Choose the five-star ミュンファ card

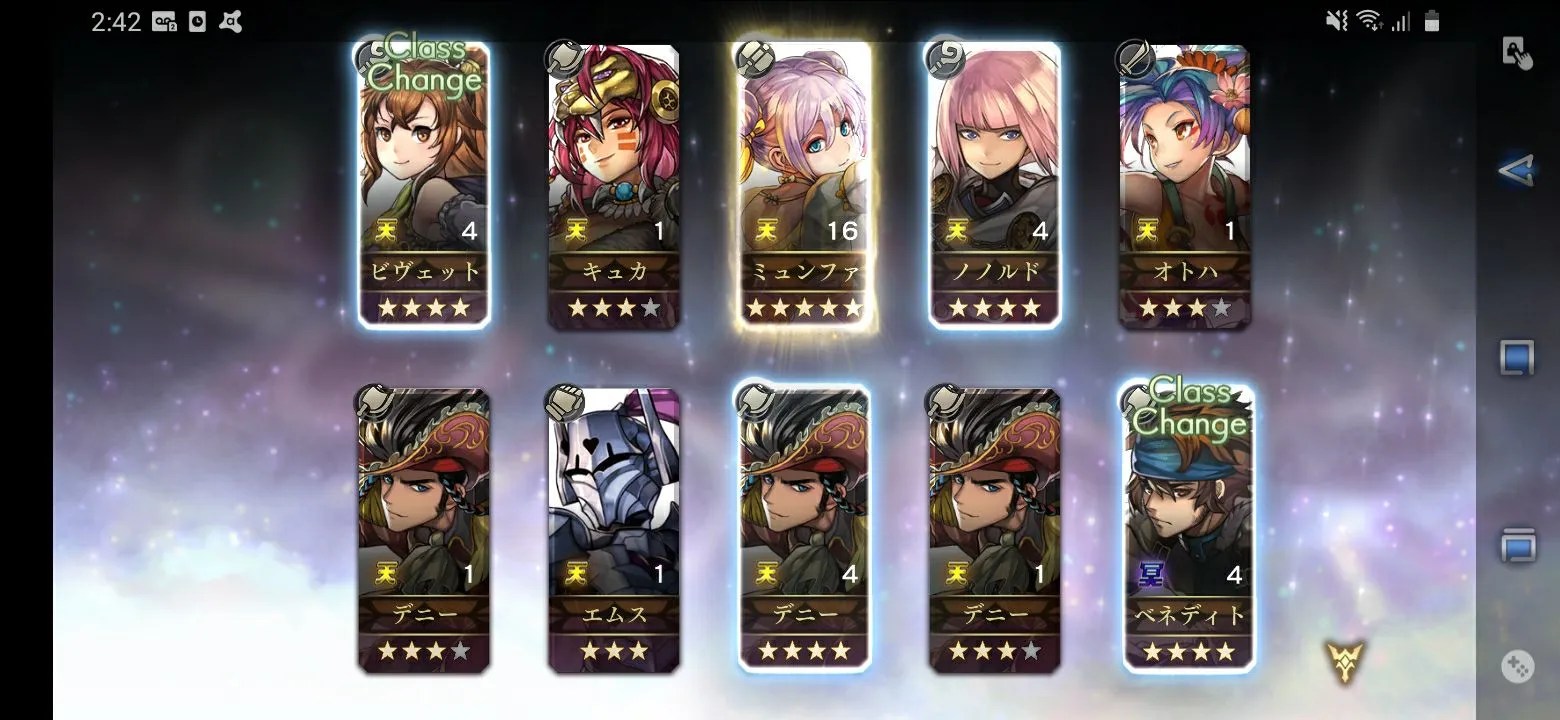coord(804,186)
